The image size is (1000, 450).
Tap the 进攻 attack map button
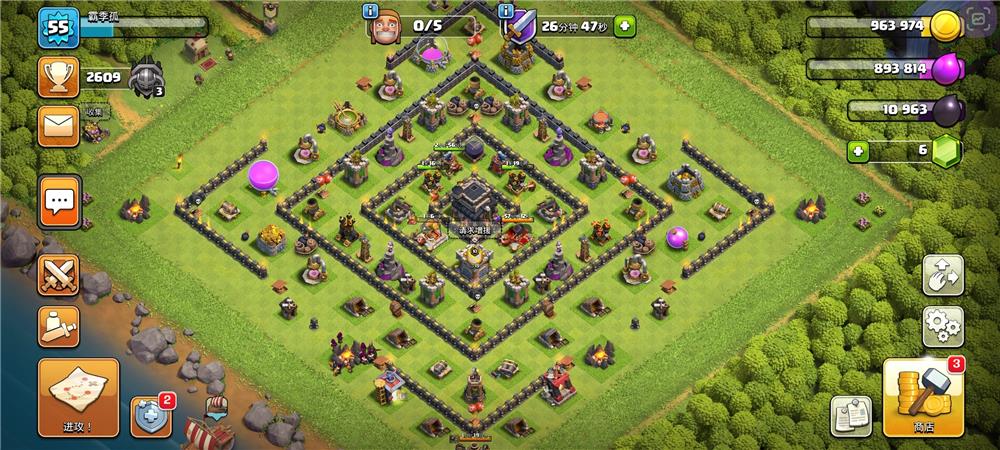click(78, 397)
